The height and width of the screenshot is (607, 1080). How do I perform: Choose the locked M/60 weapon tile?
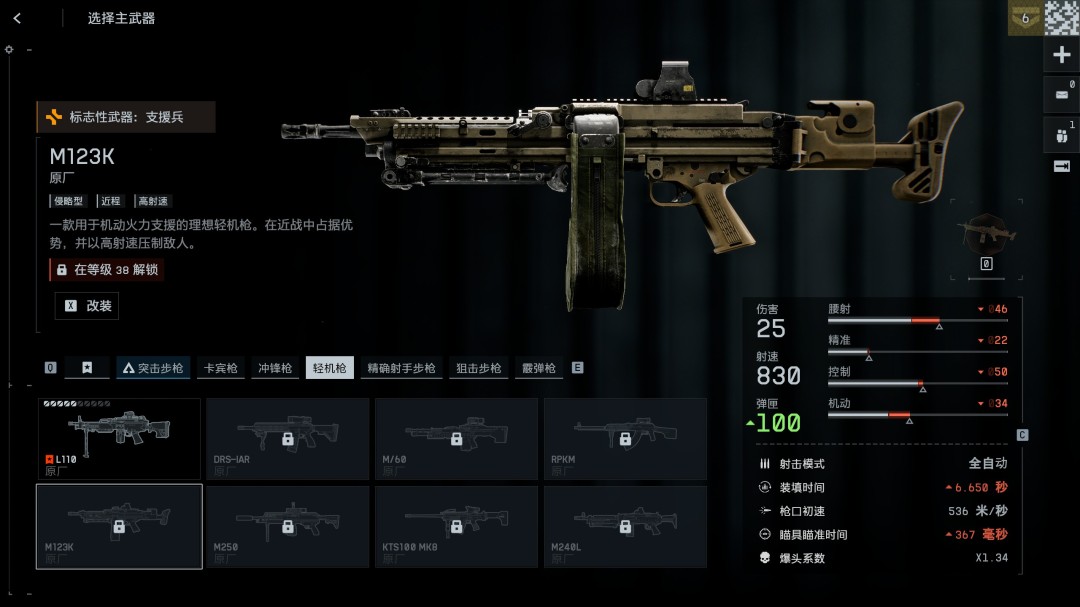[x=456, y=438]
